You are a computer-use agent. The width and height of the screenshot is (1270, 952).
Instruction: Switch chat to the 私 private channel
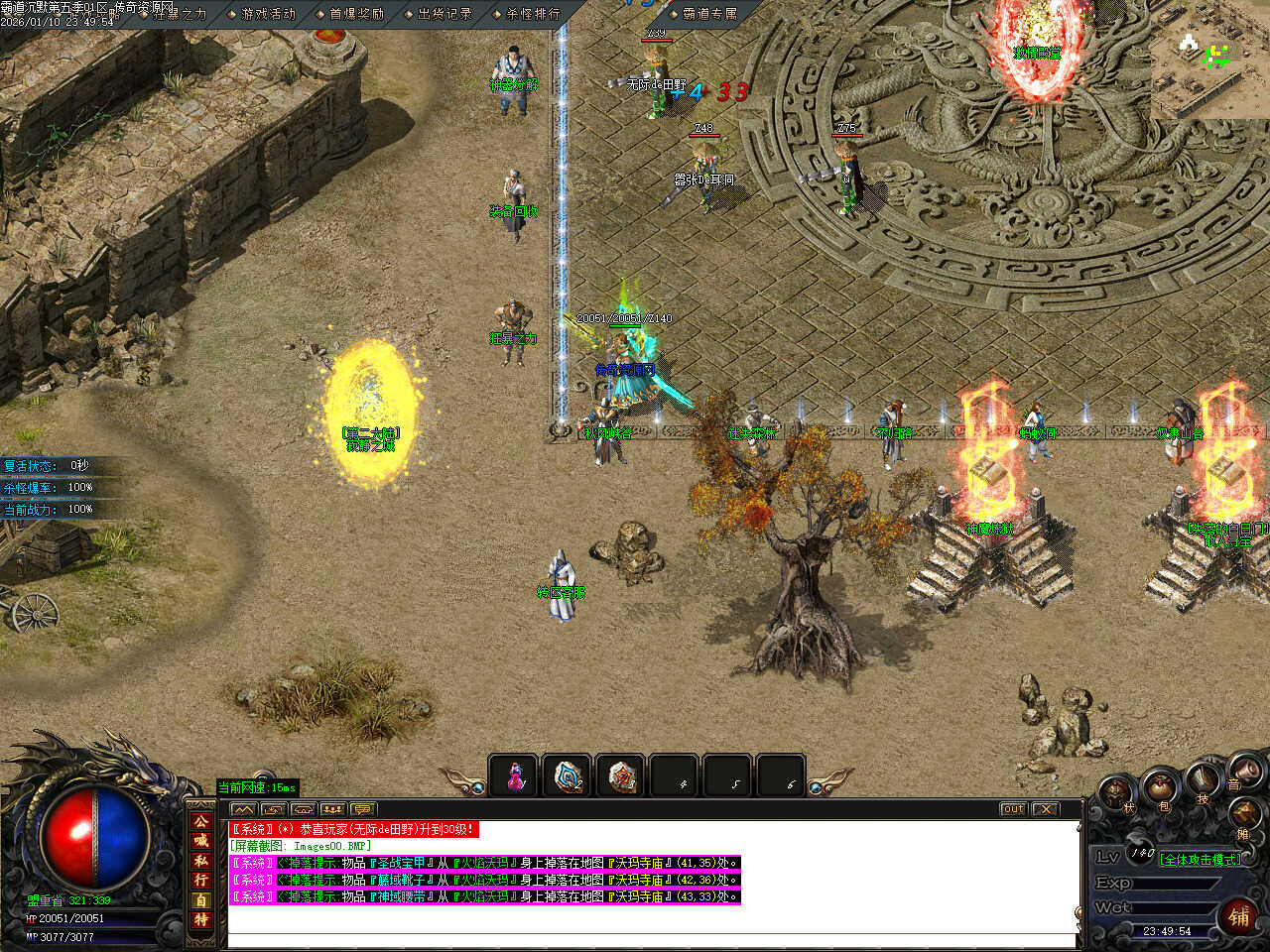[201, 861]
